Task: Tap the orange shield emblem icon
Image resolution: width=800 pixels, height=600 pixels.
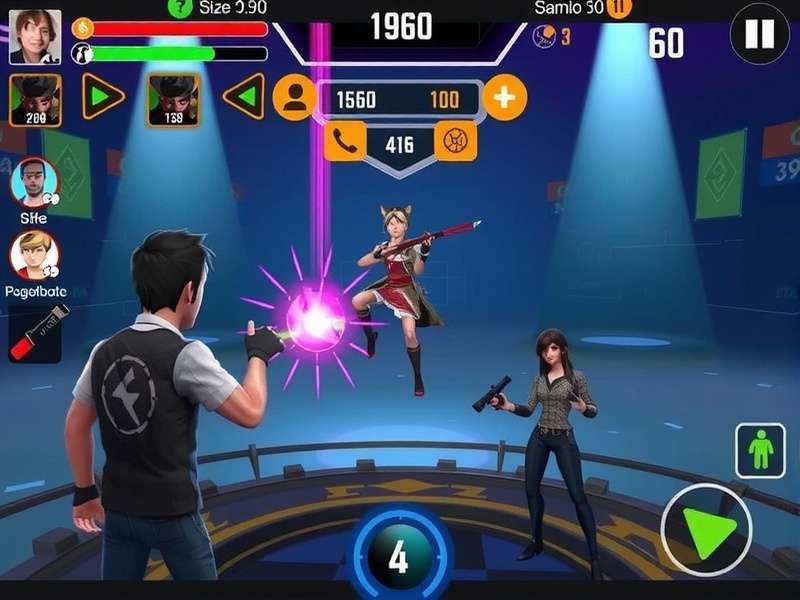Action: [x=456, y=142]
